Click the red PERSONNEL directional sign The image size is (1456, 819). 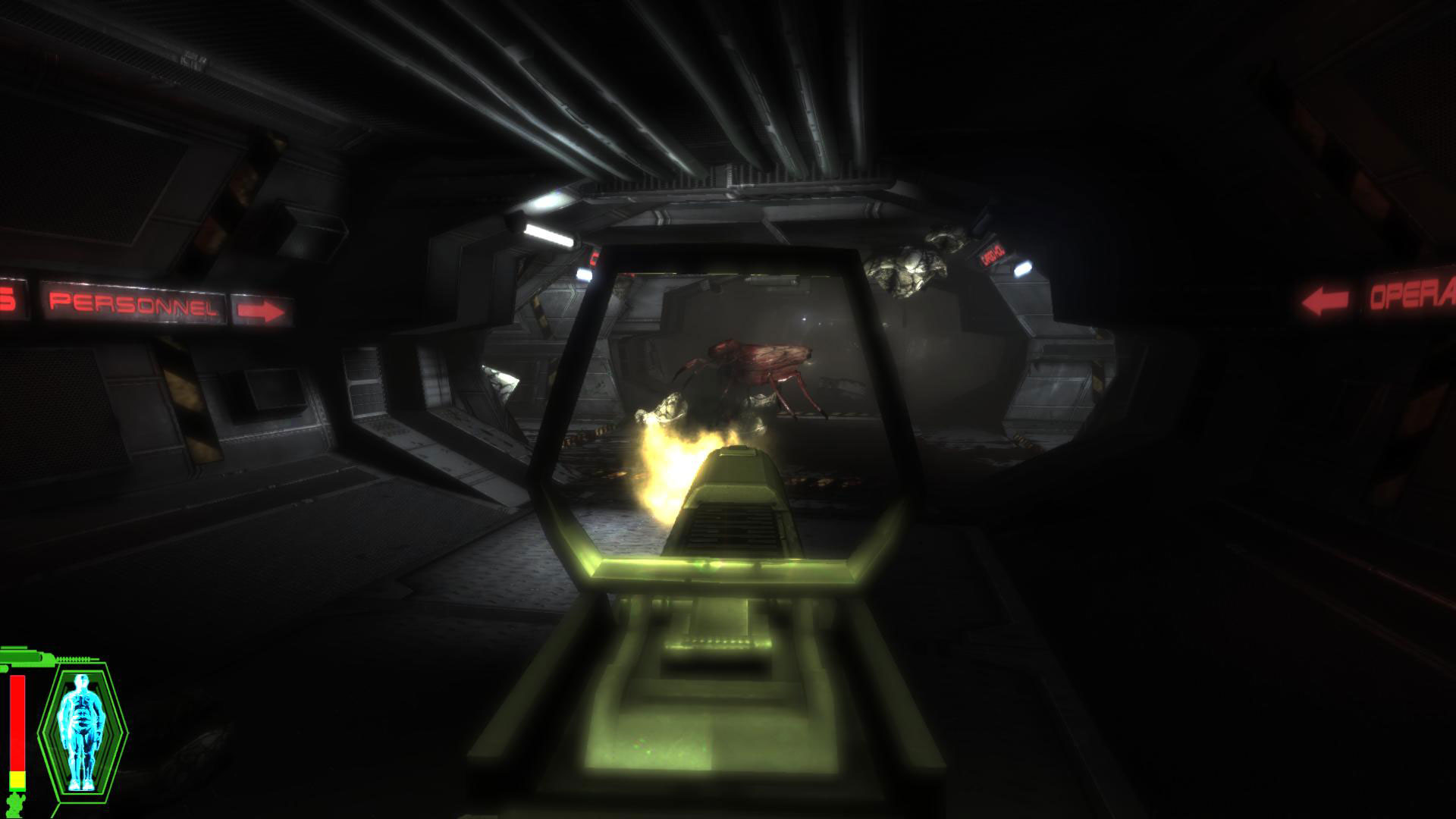pyautogui.click(x=133, y=305)
